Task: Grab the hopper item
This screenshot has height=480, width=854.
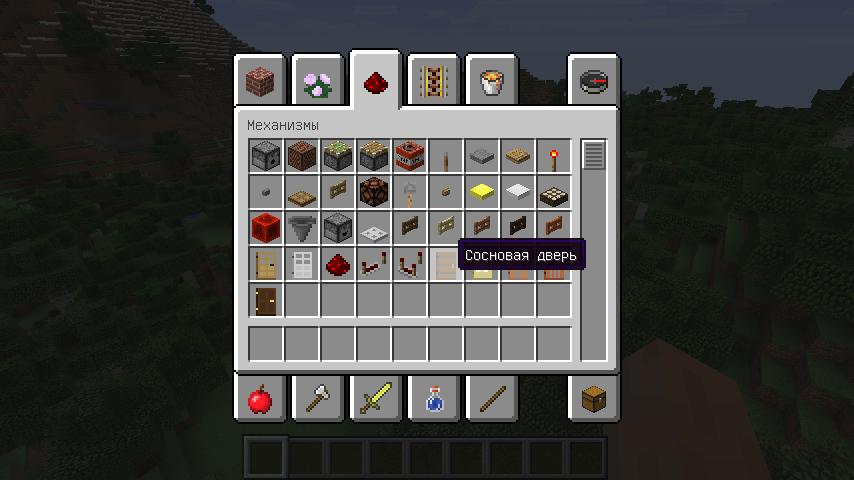Action: tap(301, 228)
